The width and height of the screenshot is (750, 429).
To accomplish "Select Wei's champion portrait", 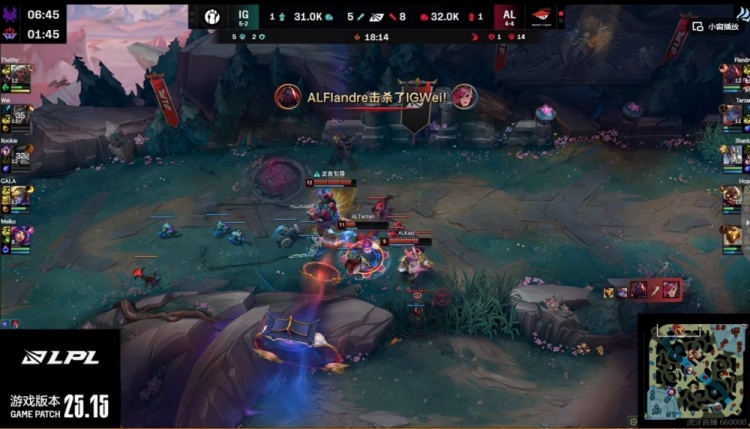I will (19, 114).
